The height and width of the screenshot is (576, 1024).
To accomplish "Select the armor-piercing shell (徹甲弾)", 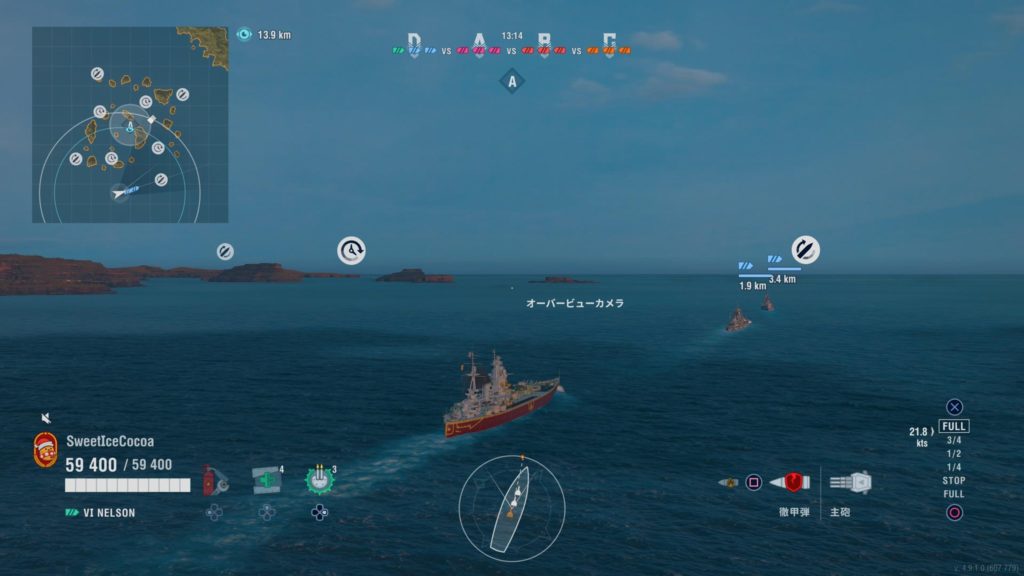I will [795, 483].
